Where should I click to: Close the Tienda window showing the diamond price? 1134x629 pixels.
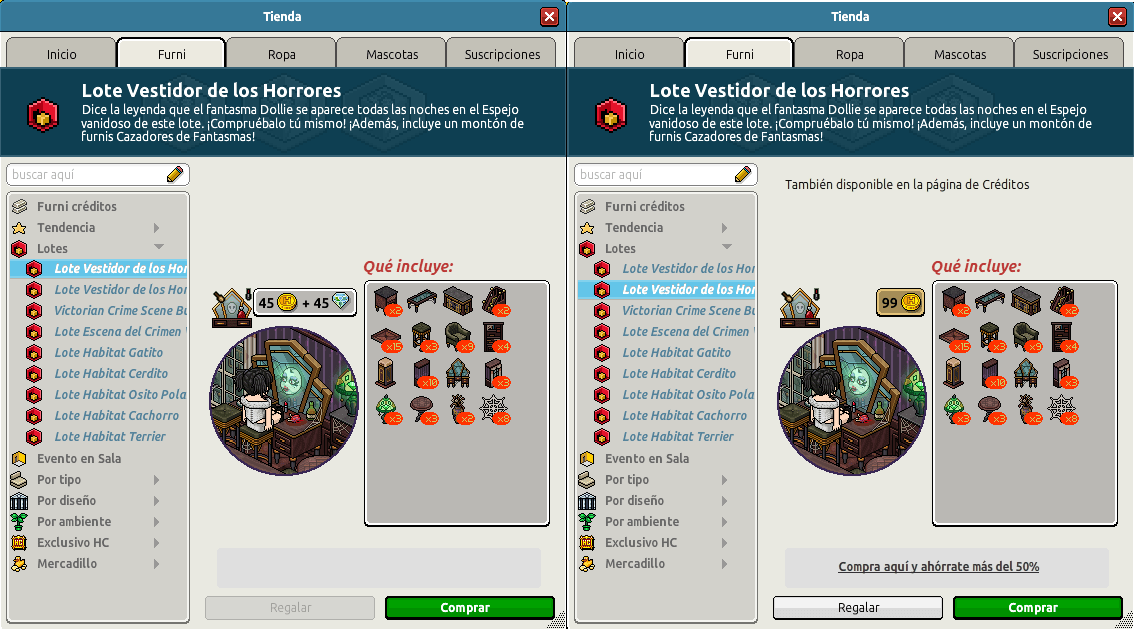pos(549,17)
